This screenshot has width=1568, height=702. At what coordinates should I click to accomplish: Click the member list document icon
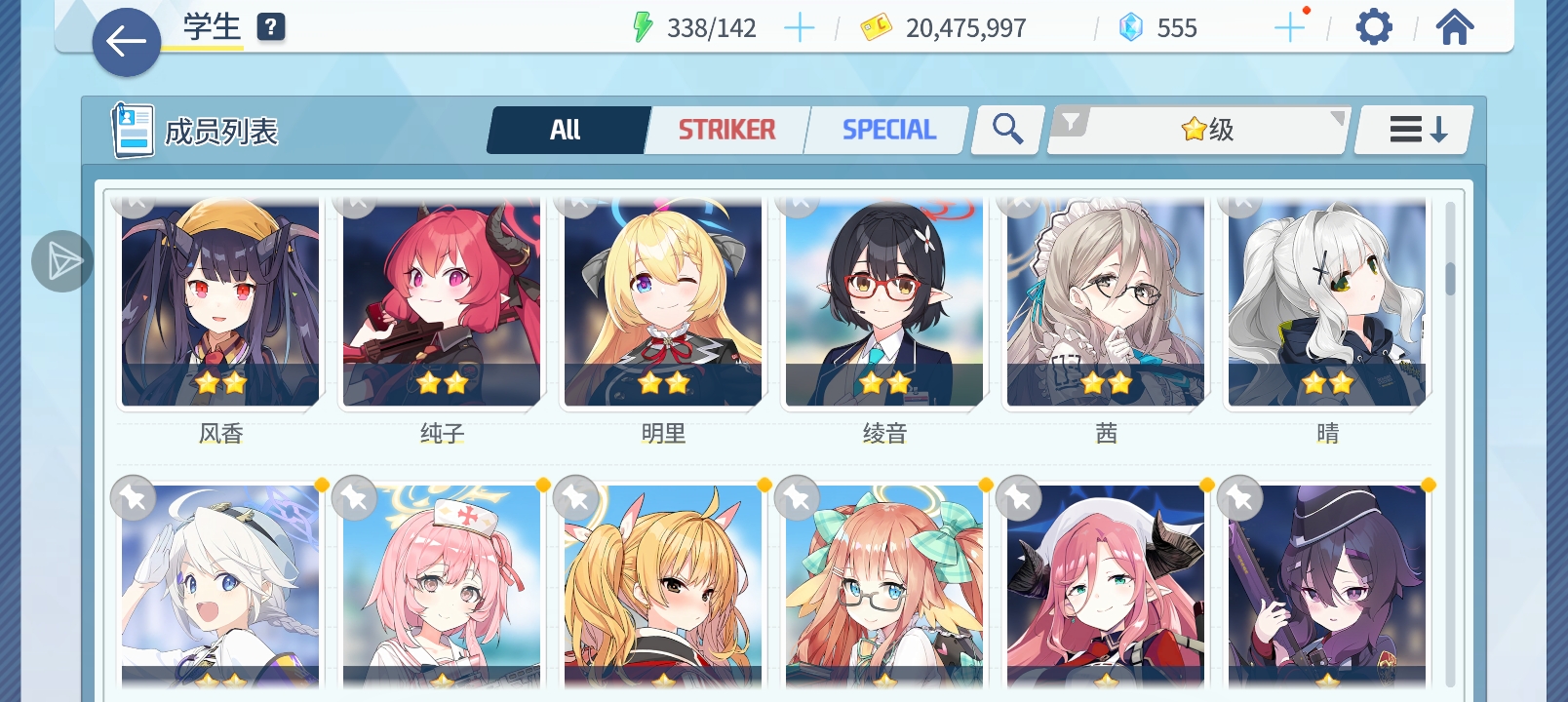[x=133, y=129]
